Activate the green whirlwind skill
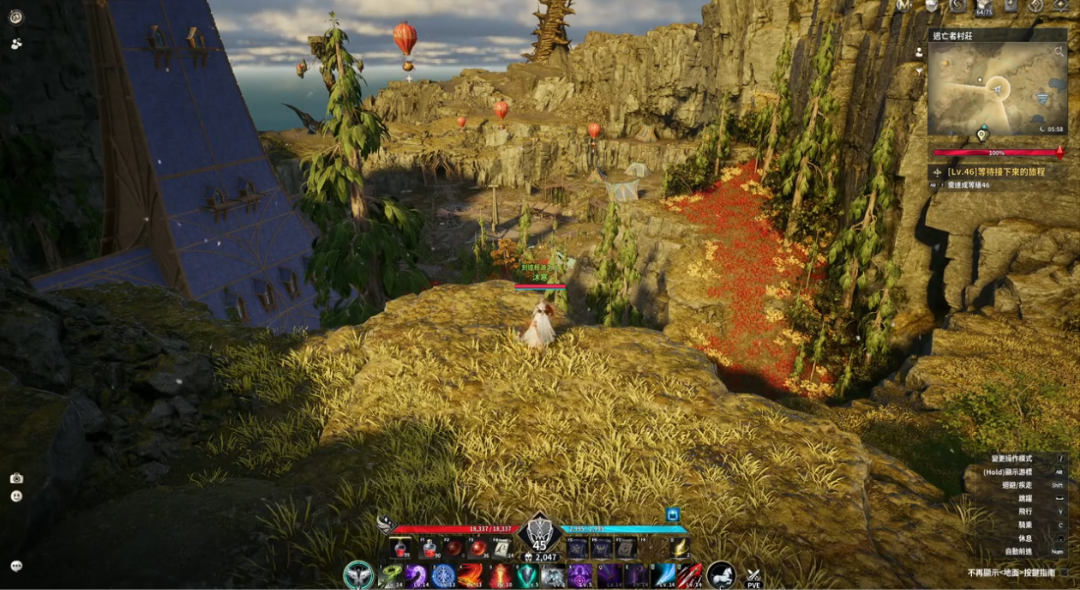This screenshot has height=590, width=1080. [x=390, y=576]
